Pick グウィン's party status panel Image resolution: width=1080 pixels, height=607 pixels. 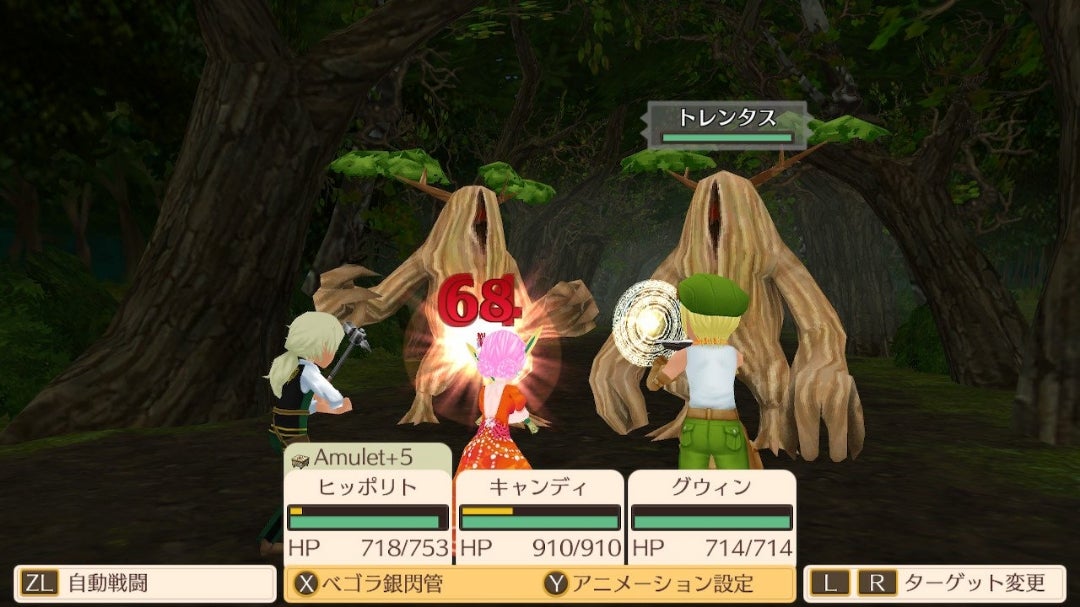point(712,517)
